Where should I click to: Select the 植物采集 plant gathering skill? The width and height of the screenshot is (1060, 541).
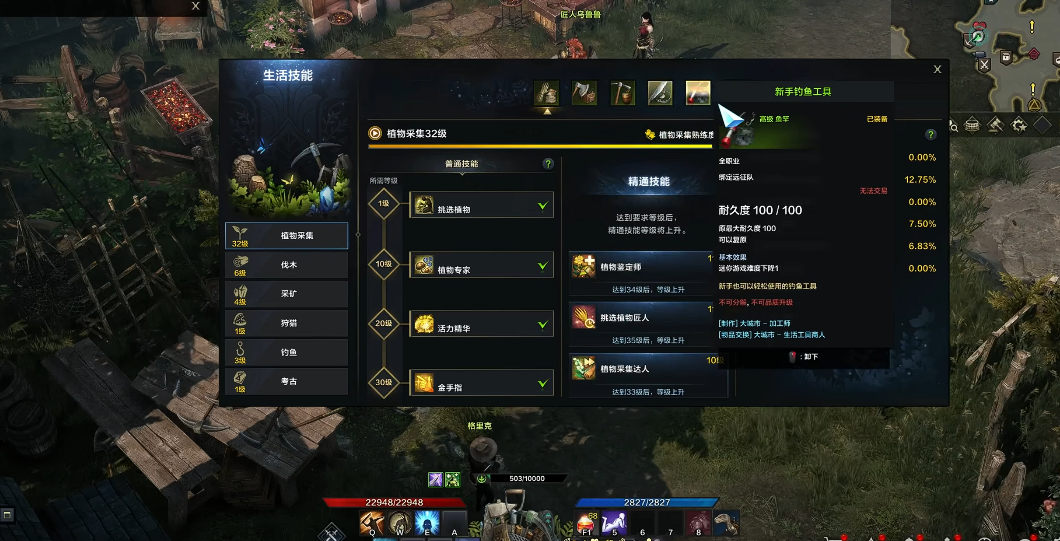[287, 236]
